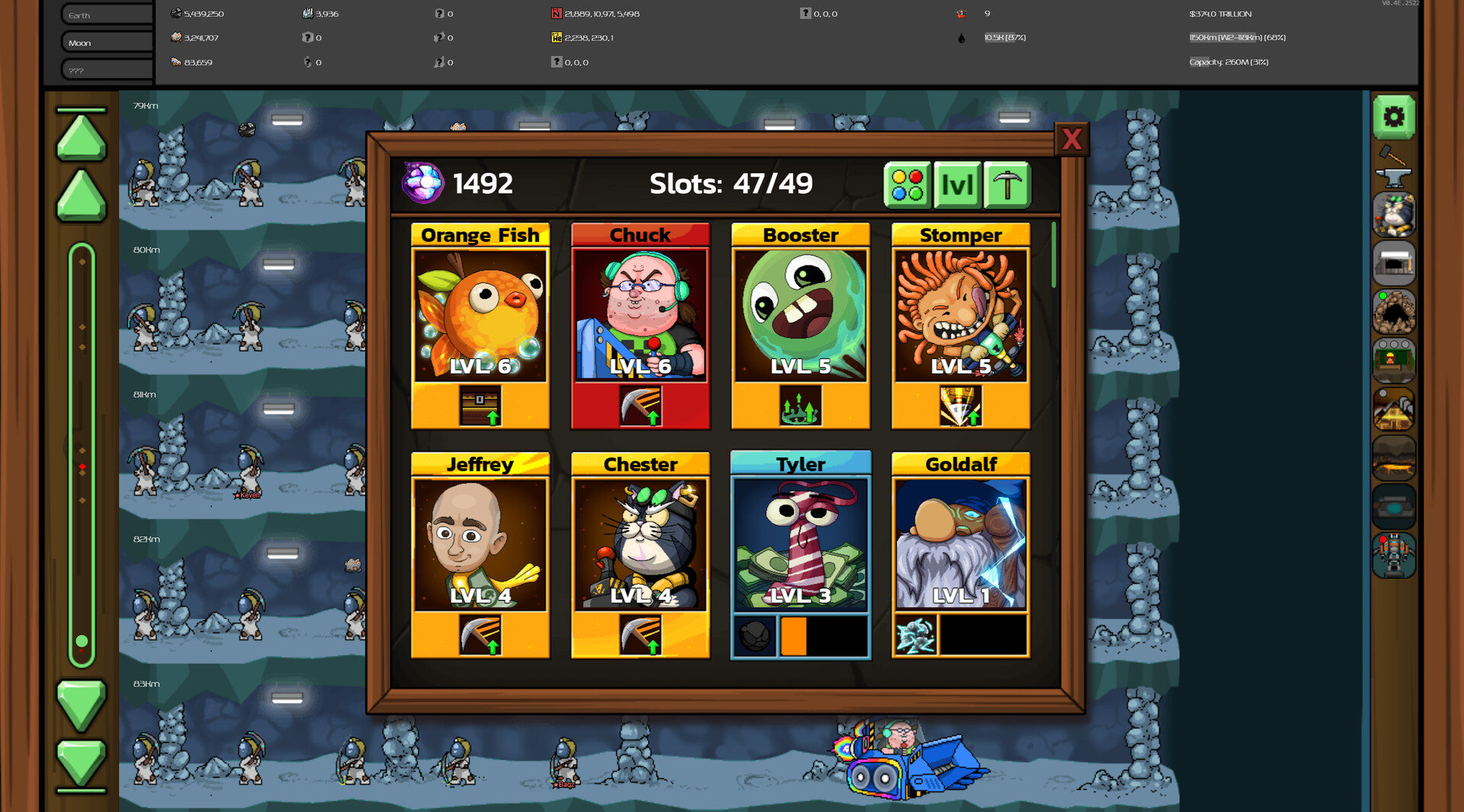Visit the trader cat icon
Screen dimensions: 1464x812
pyautogui.click(x=1395, y=213)
